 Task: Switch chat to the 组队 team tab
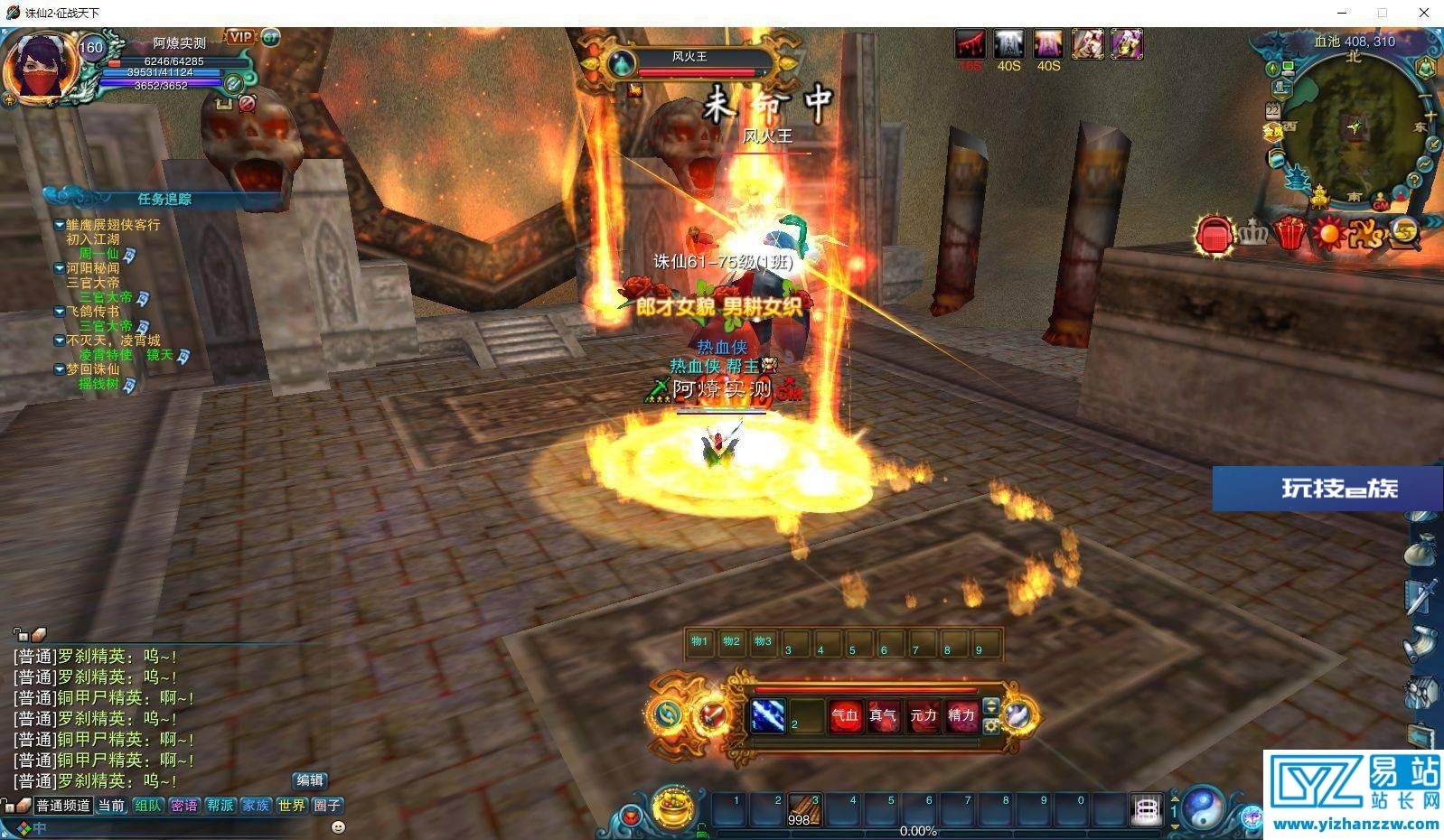tap(148, 805)
